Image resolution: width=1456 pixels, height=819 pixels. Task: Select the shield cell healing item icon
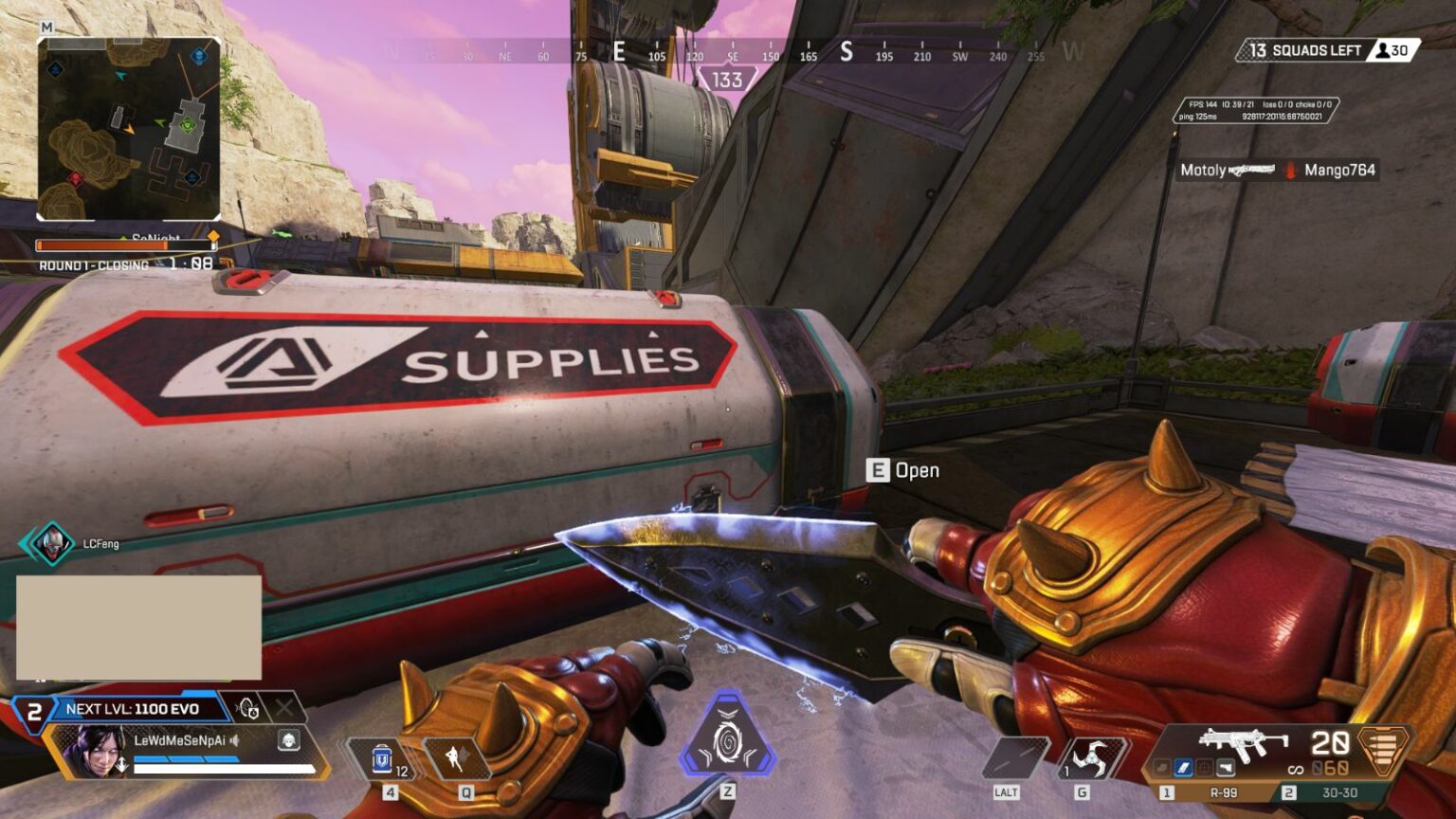coord(382,757)
